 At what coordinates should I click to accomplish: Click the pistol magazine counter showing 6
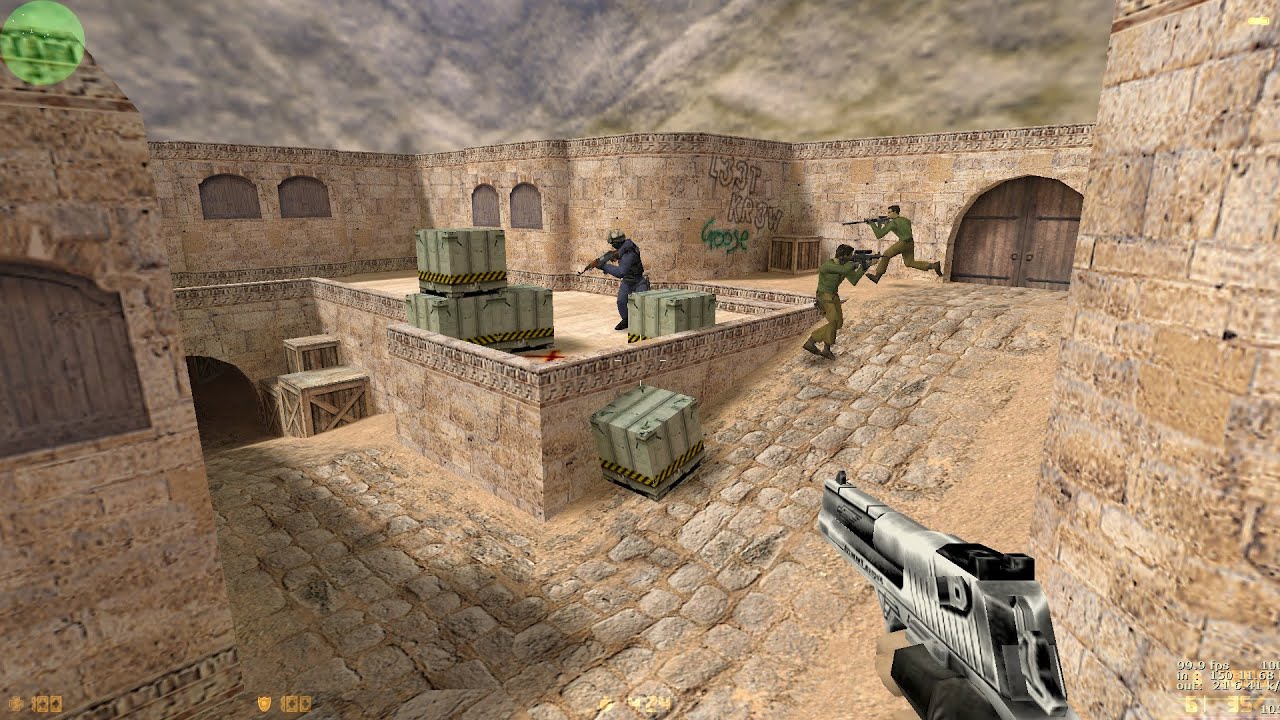pyautogui.click(x=1192, y=705)
